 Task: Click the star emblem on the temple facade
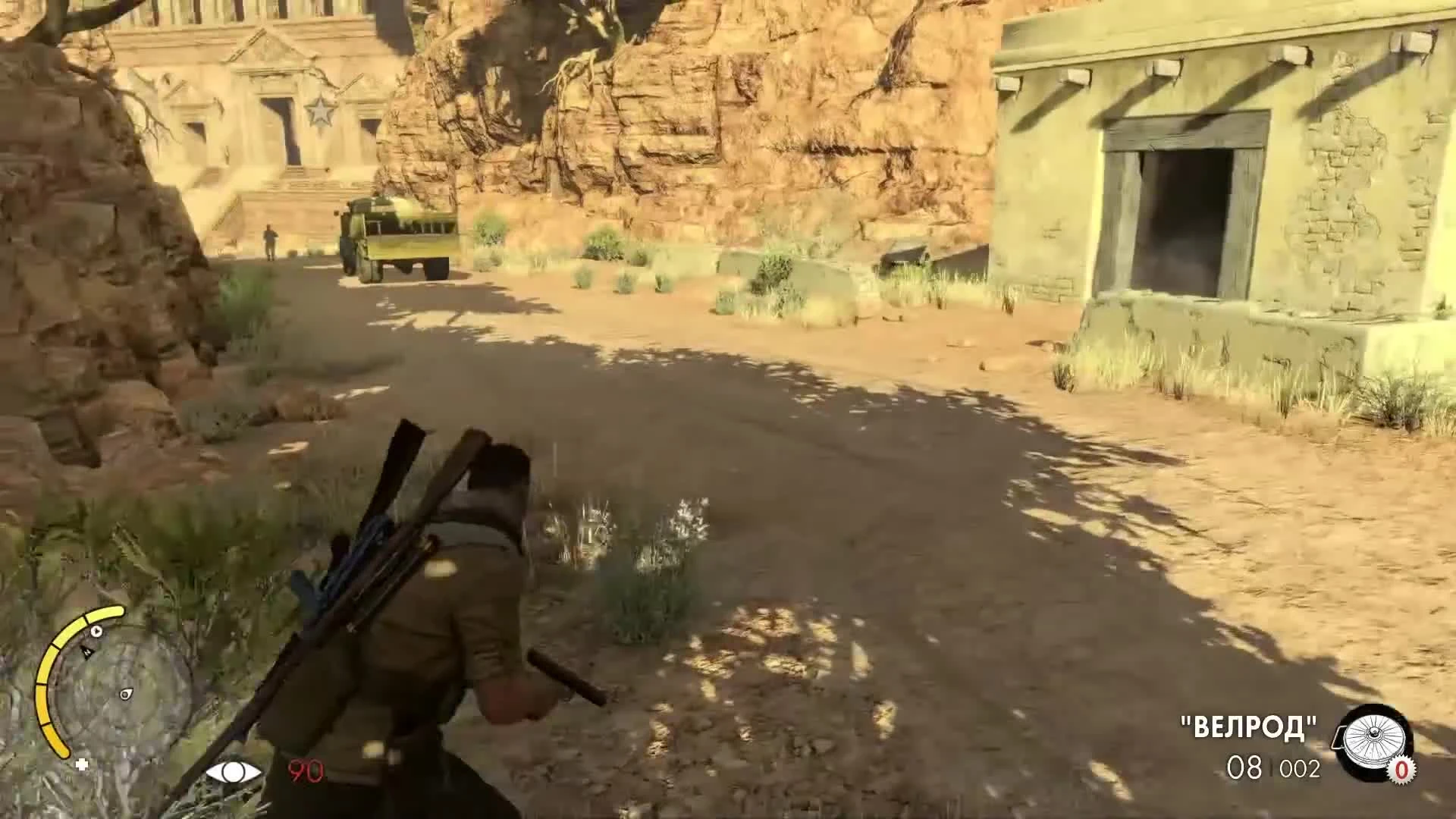(x=322, y=111)
